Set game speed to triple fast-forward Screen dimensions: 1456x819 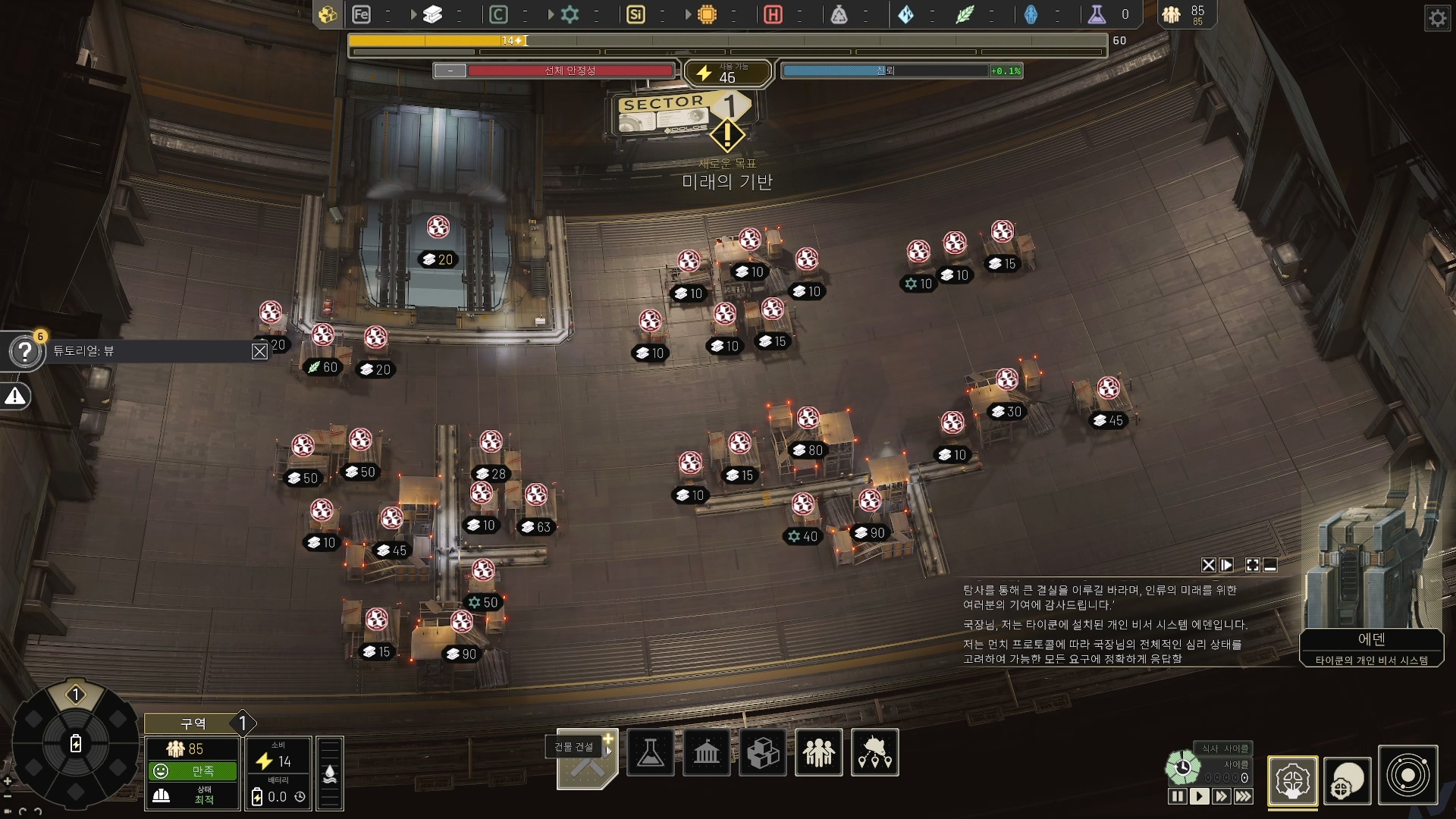tap(1244, 796)
